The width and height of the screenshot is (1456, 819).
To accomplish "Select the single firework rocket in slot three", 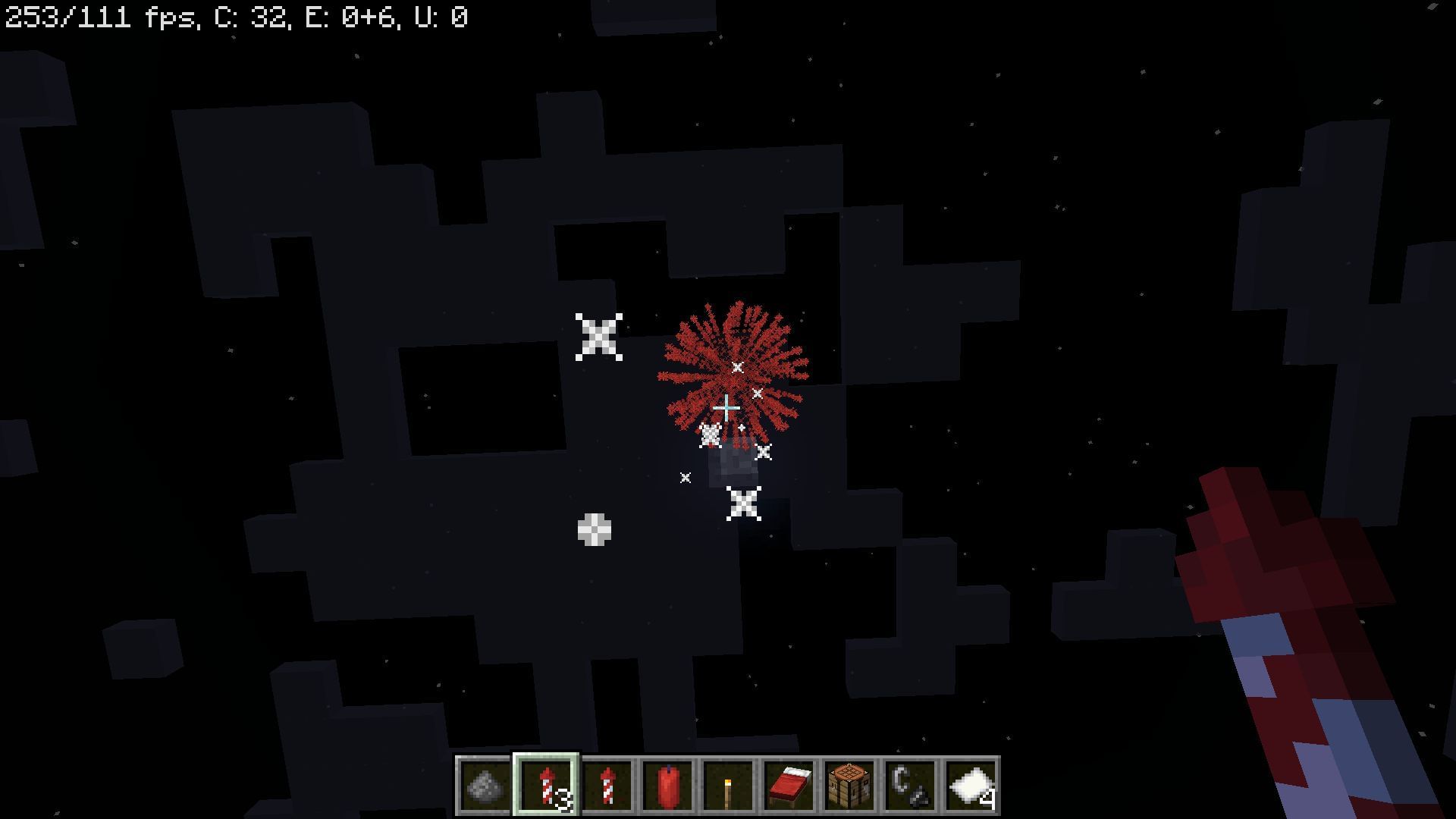I will pyautogui.click(x=607, y=787).
